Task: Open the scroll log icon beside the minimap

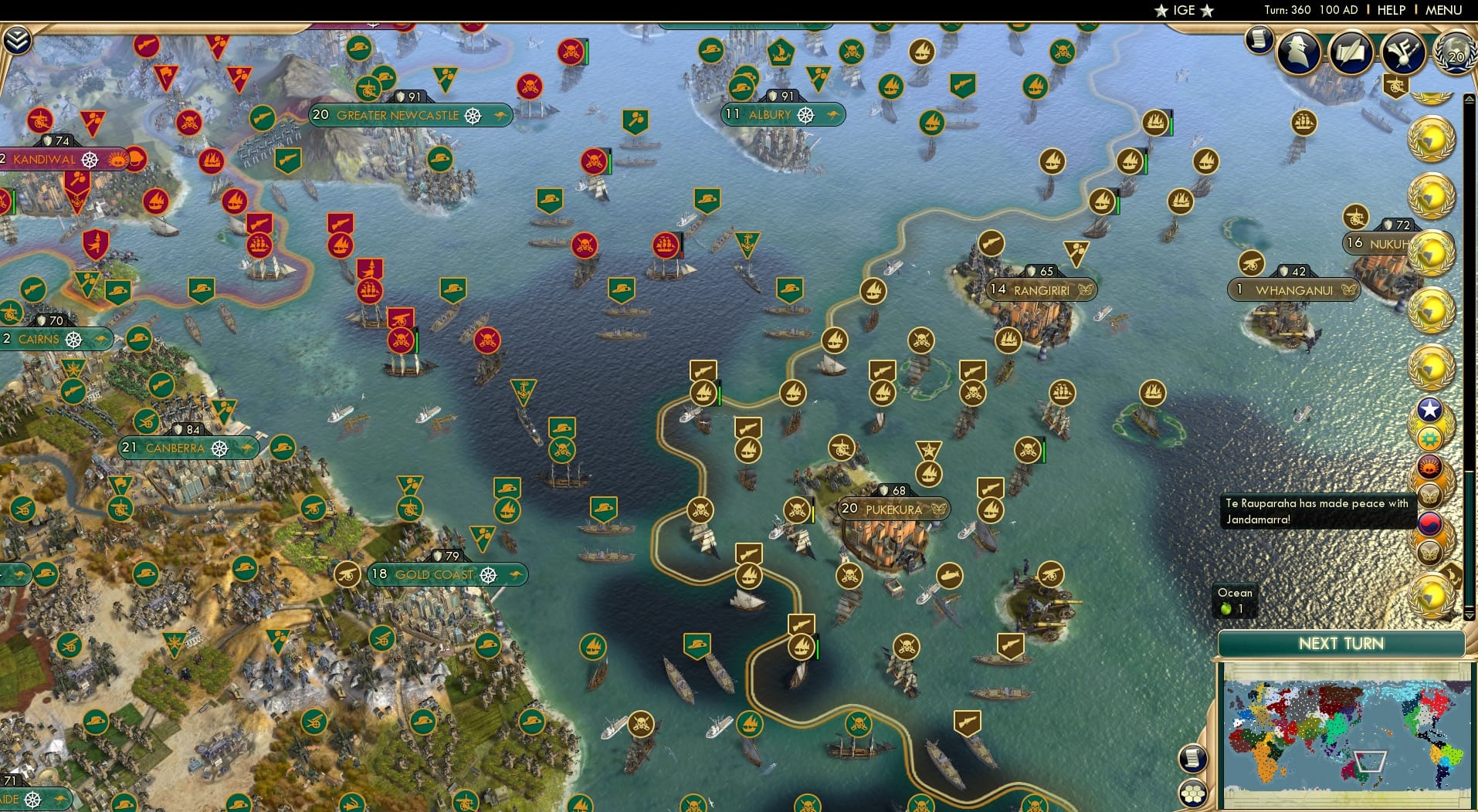Action: click(1194, 758)
